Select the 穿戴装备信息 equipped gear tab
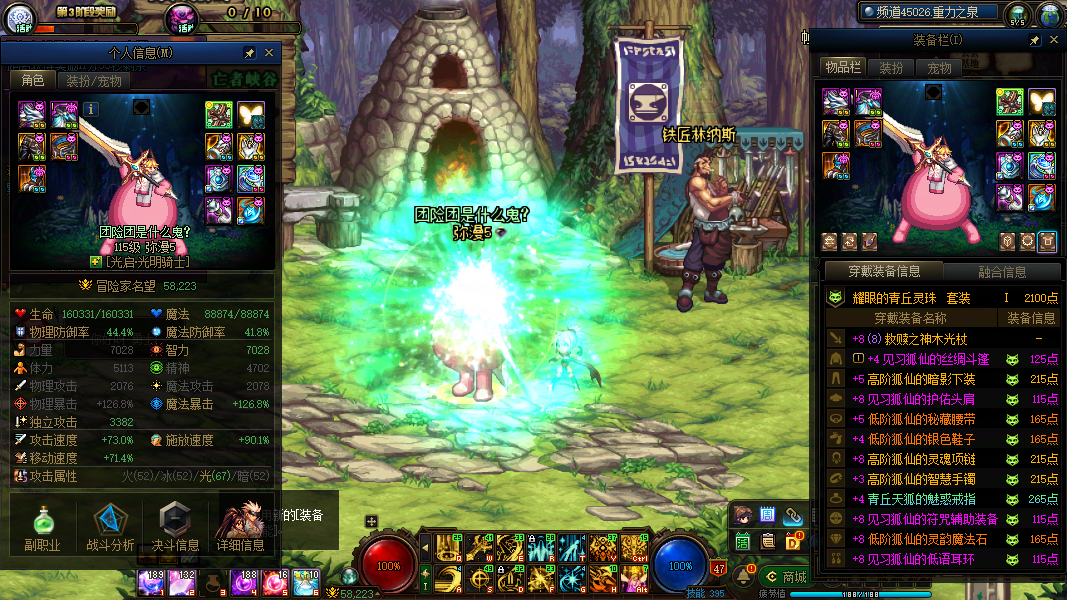 point(884,272)
